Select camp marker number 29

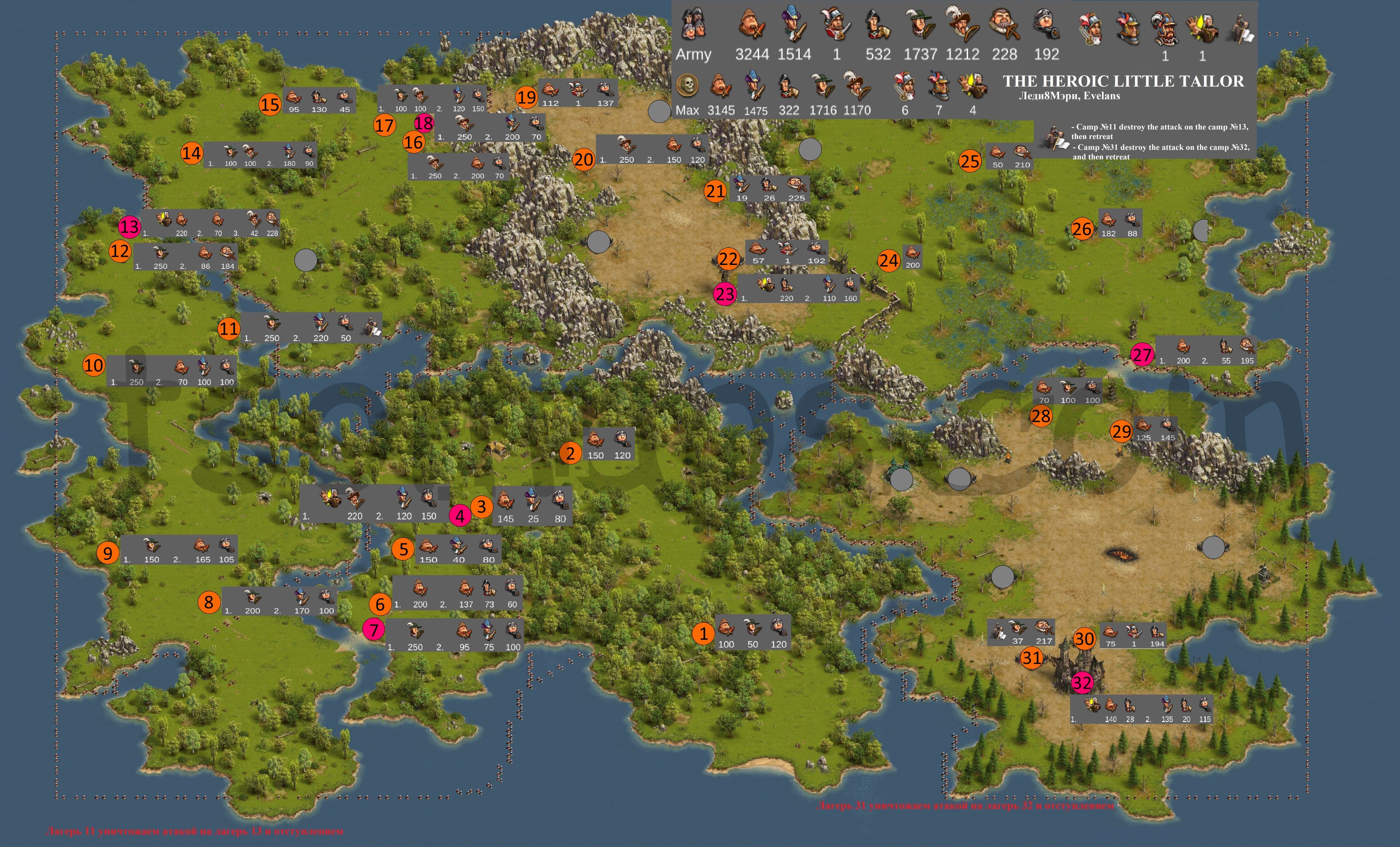(x=1121, y=432)
